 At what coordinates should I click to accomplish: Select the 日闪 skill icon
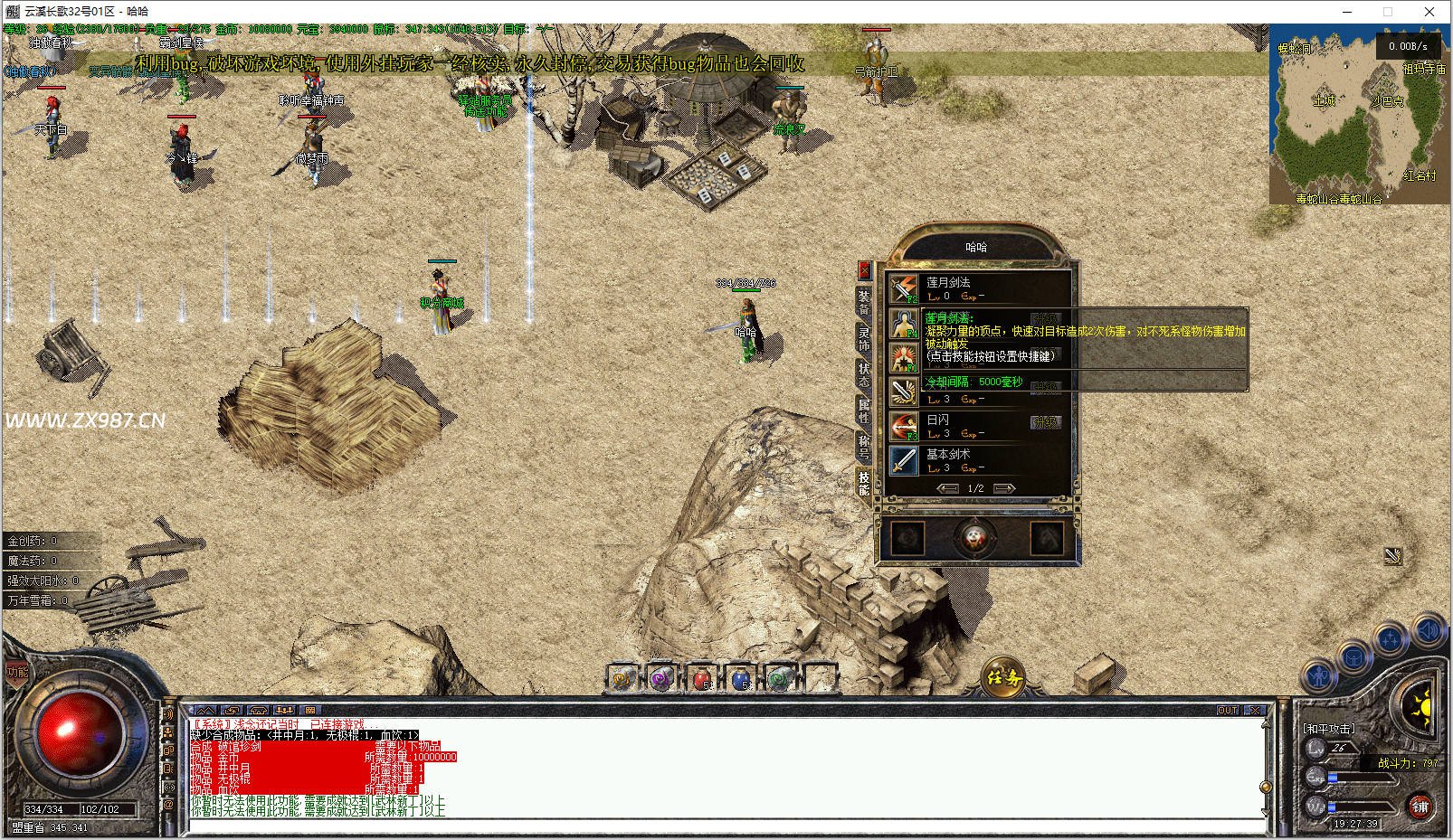click(x=903, y=427)
